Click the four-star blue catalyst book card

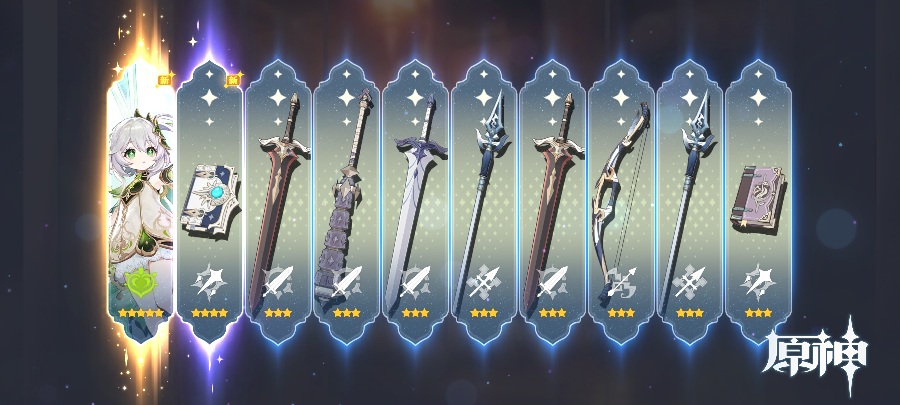pyautogui.click(x=210, y=200)
